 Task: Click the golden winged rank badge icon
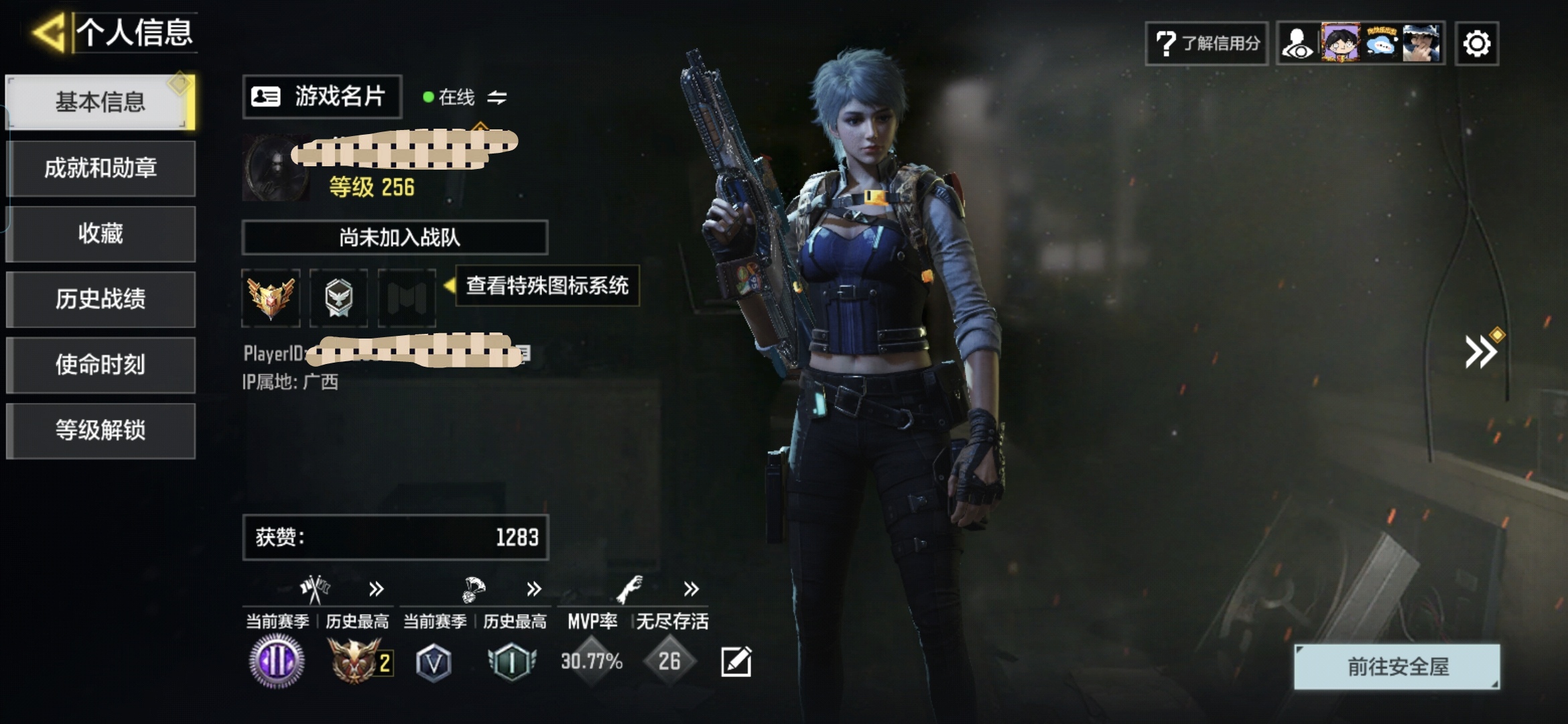pyautogui.click(x=271, y=298)
